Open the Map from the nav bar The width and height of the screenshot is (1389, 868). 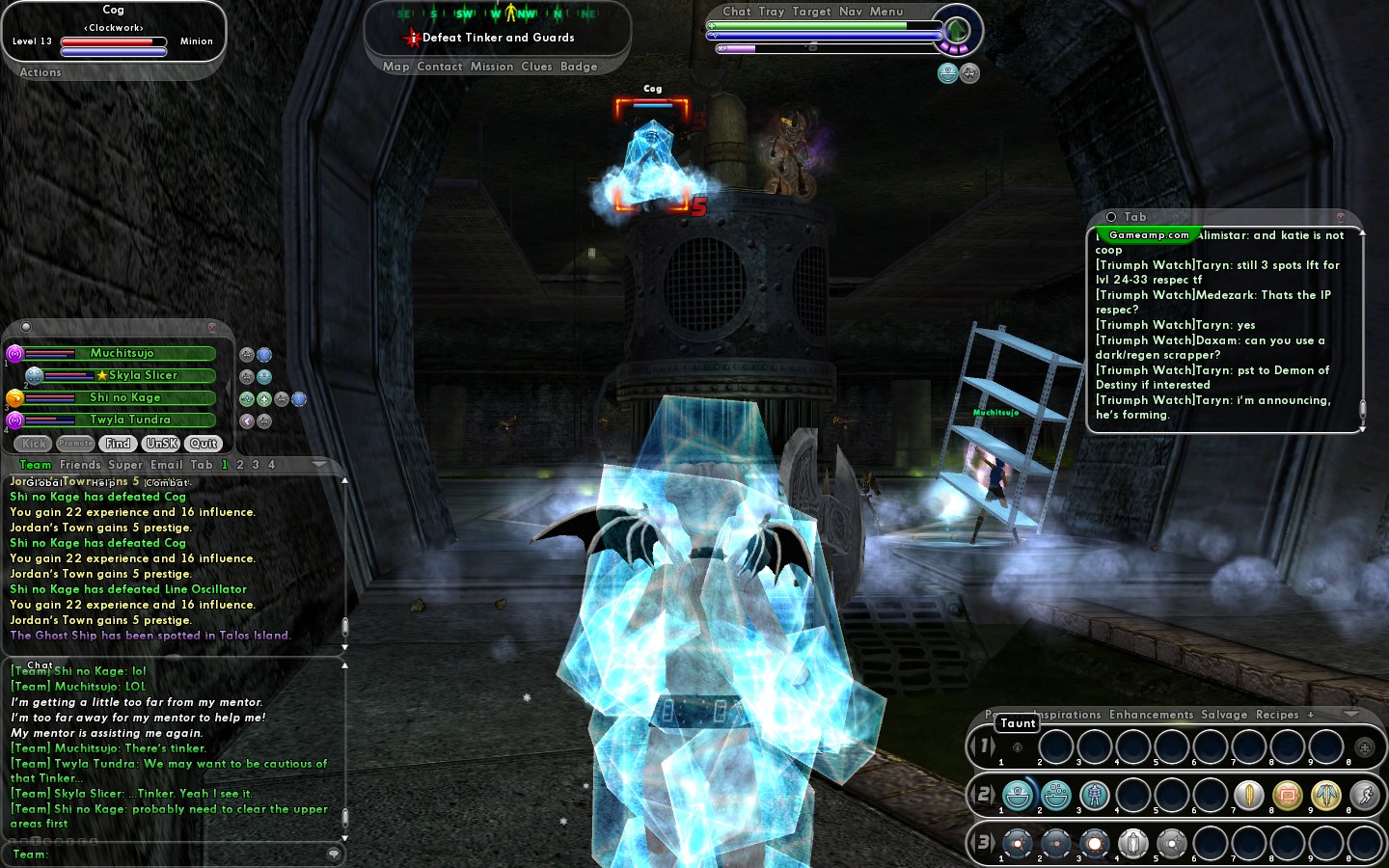tap(395, 67)
